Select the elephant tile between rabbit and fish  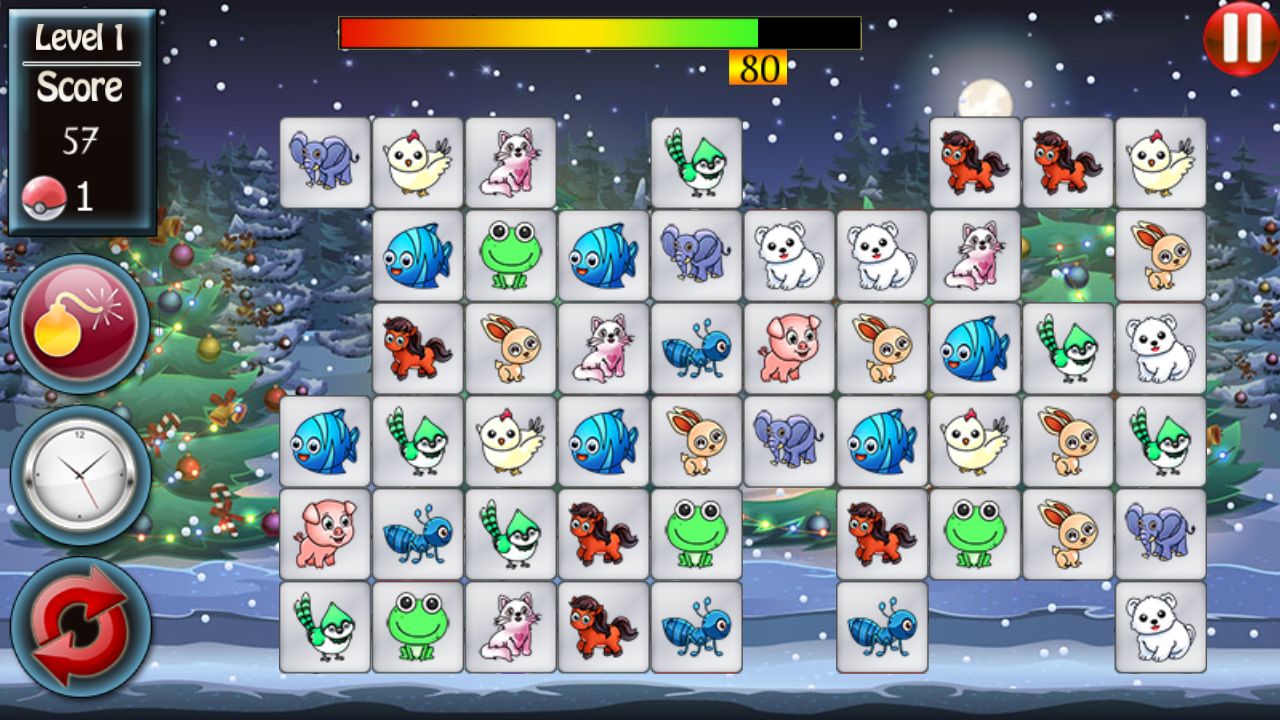[789, 441]
